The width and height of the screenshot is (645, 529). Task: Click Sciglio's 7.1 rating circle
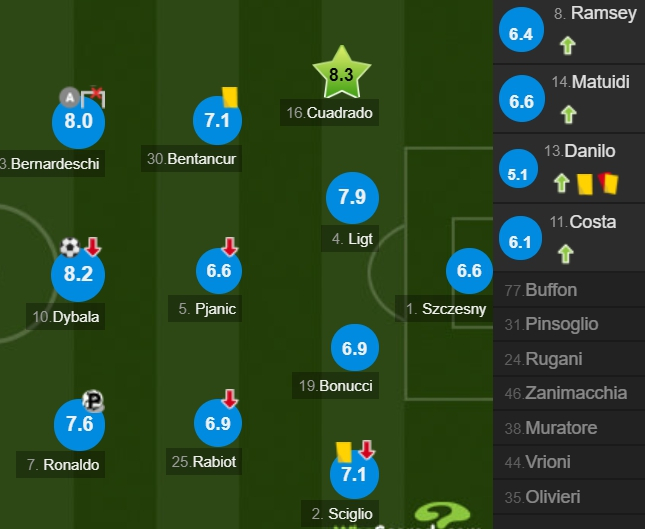(354, 475)
